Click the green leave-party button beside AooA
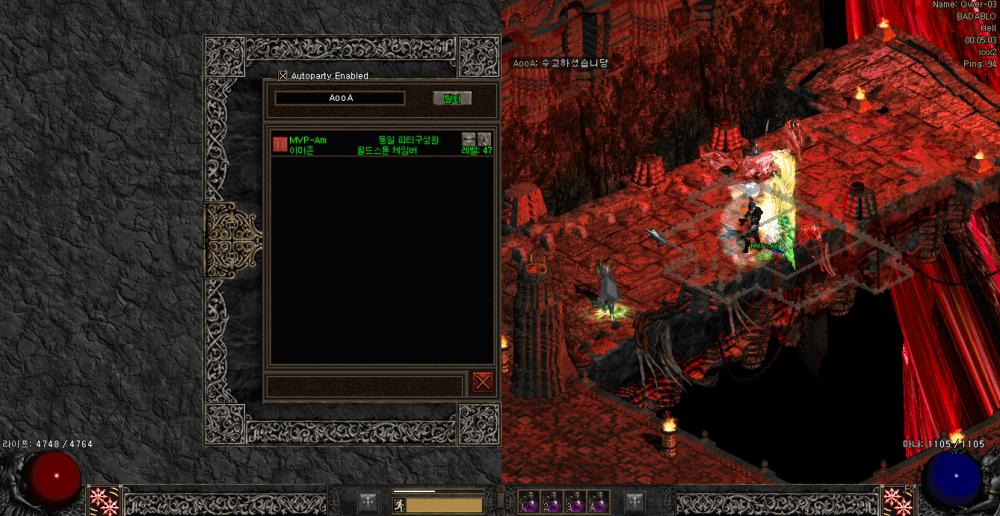1000x516 pixels. [452, 98]
